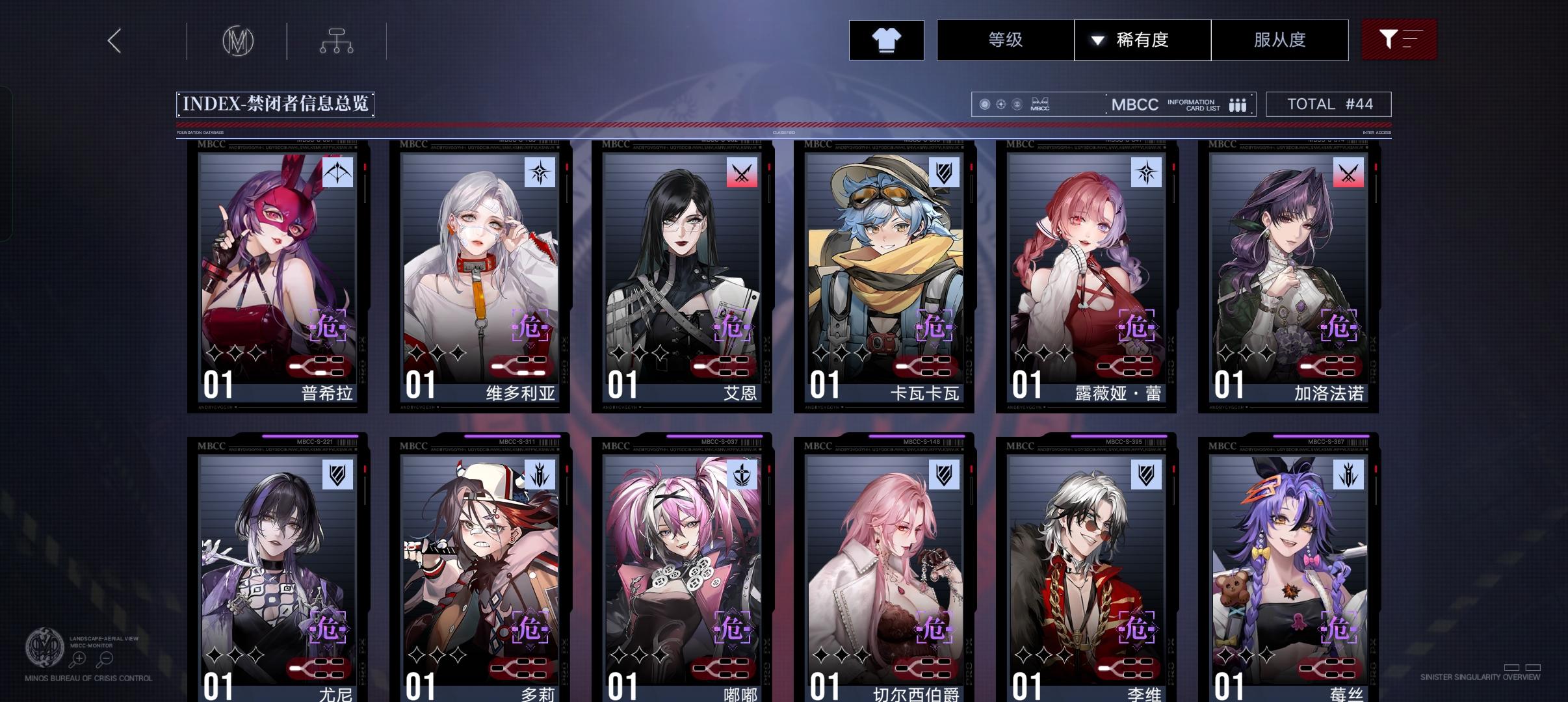
Task: Click the circular M emblem in the top bar
Action: point(239,40)
